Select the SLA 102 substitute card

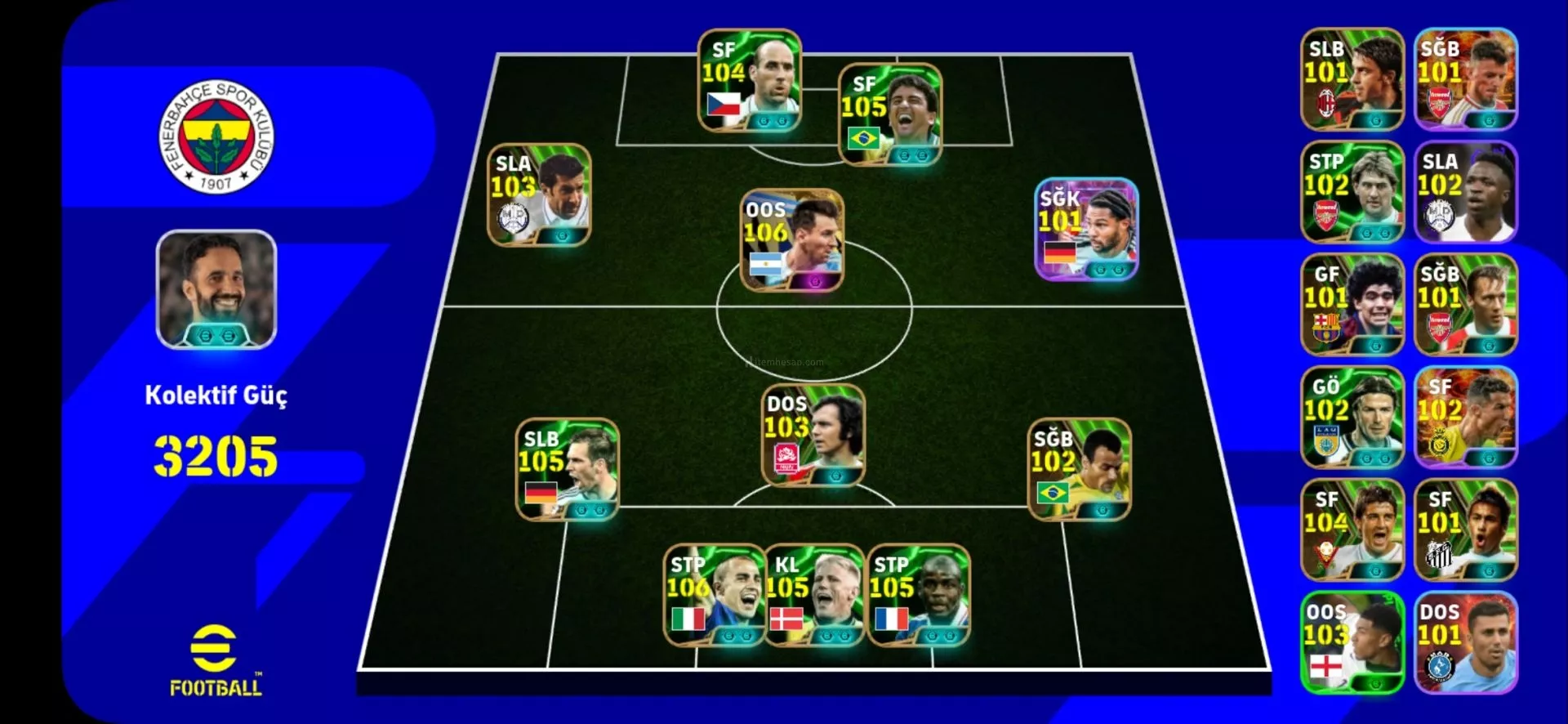pos(1465,192)
